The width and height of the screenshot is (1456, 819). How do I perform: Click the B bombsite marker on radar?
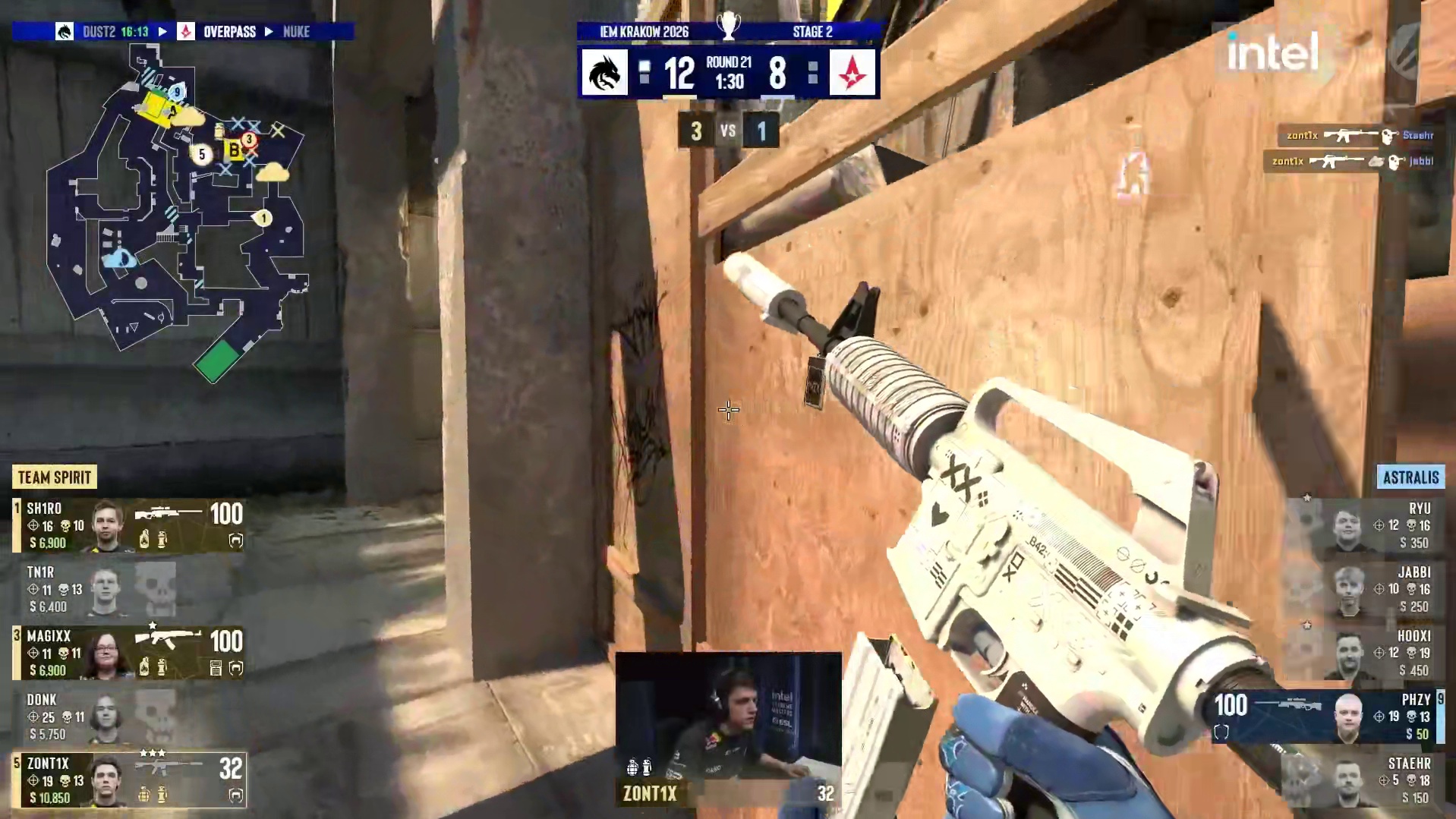tap(234, 150)
